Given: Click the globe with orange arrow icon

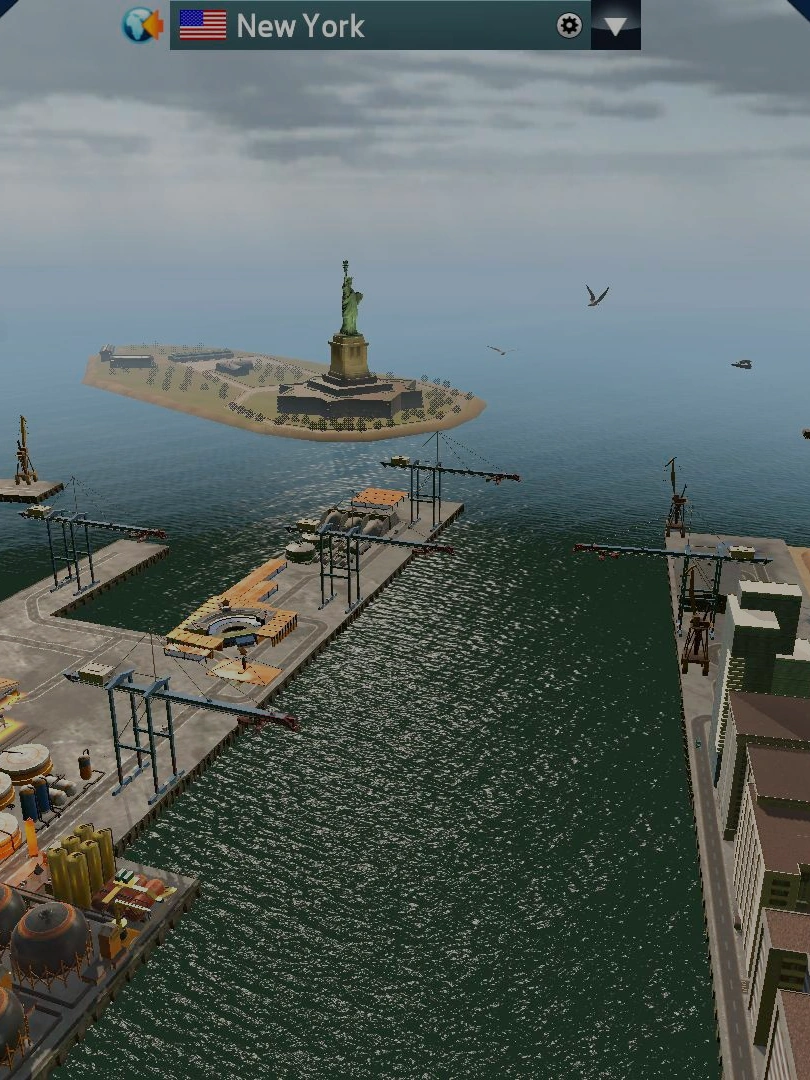Looking at the screenshot, I should pyautogui.click(x=142, y=25).
